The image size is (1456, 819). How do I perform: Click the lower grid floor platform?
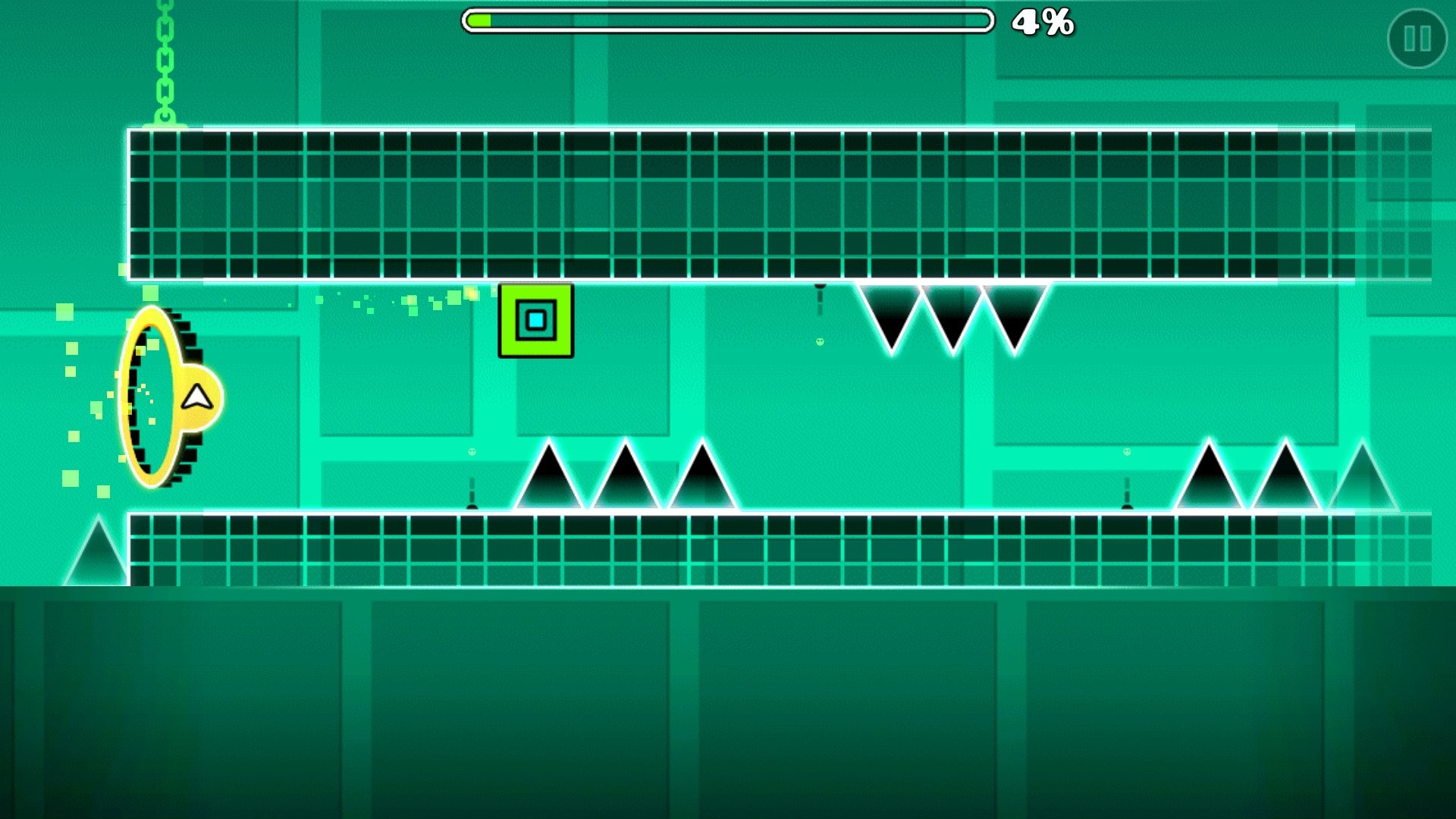tap(682, 546)
